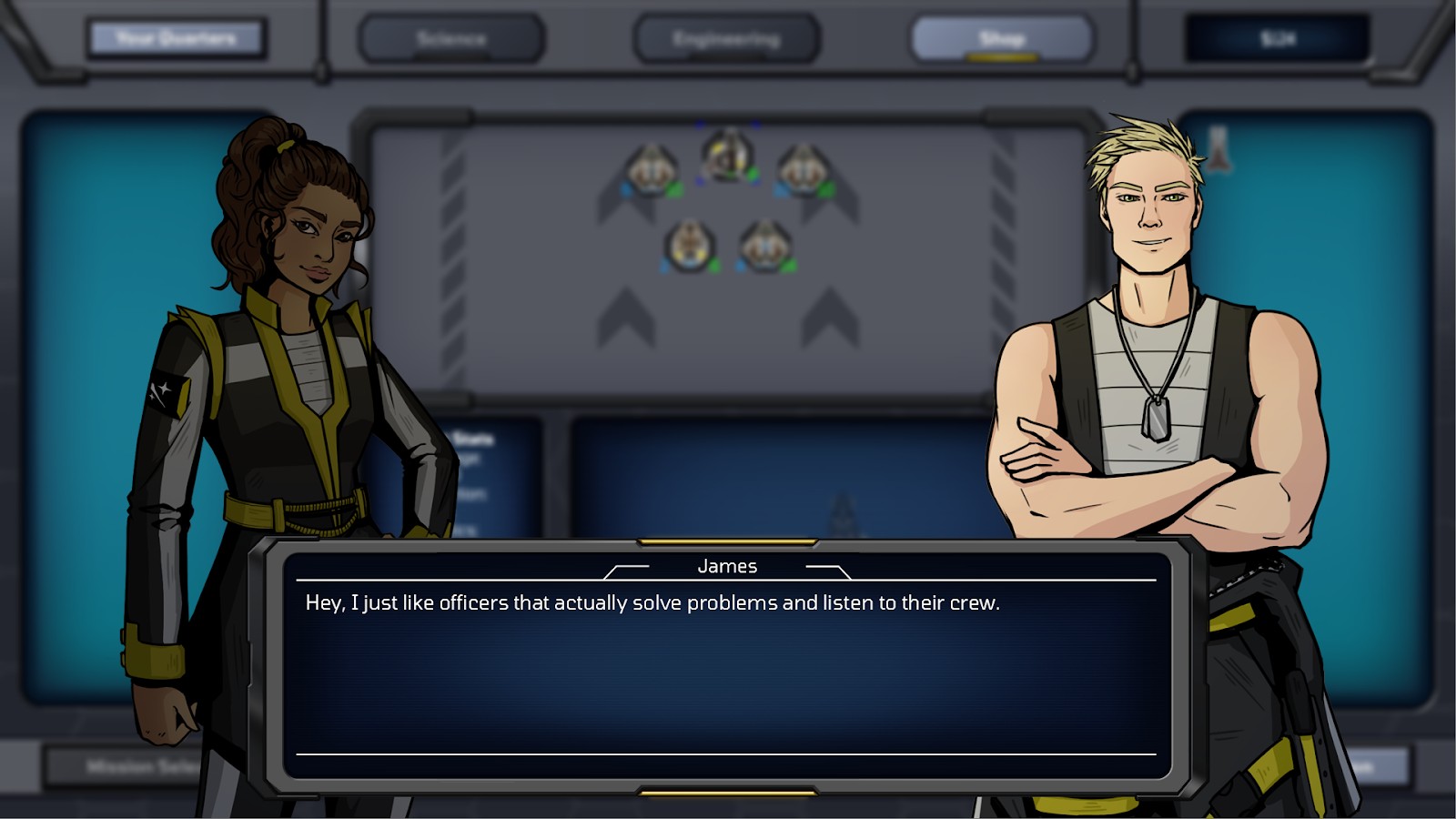Select the top-right wingman ship icon
Screen dimensions: 1456x819
point(802,168)
